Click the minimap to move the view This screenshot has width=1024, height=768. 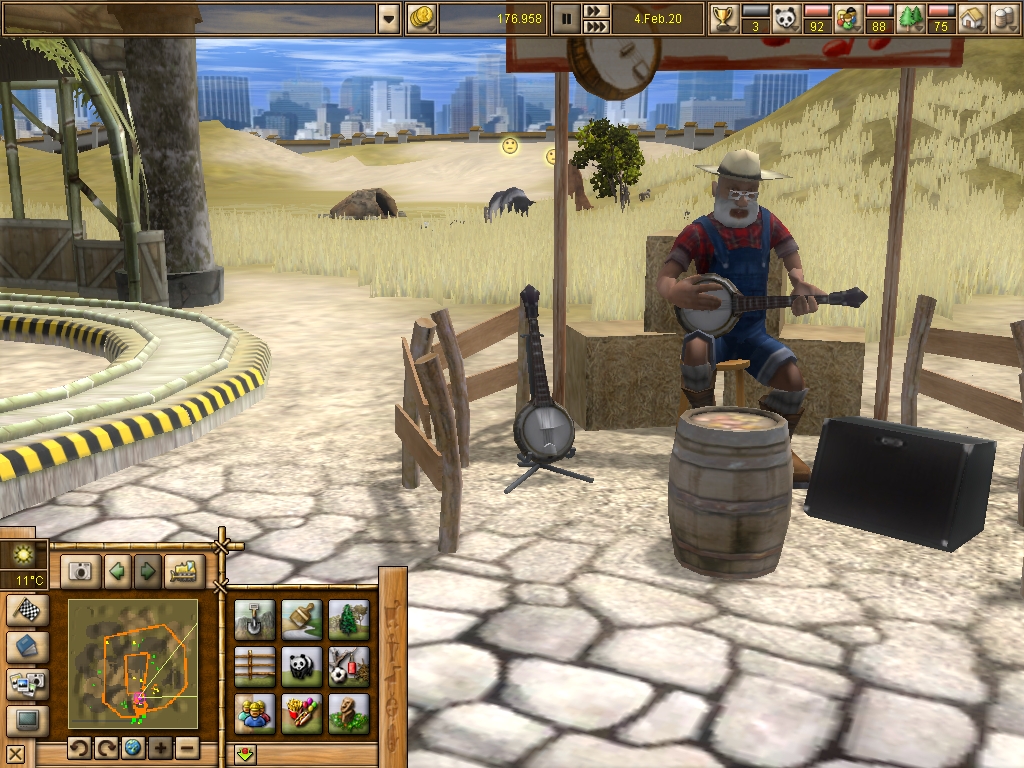coord(133,664)
